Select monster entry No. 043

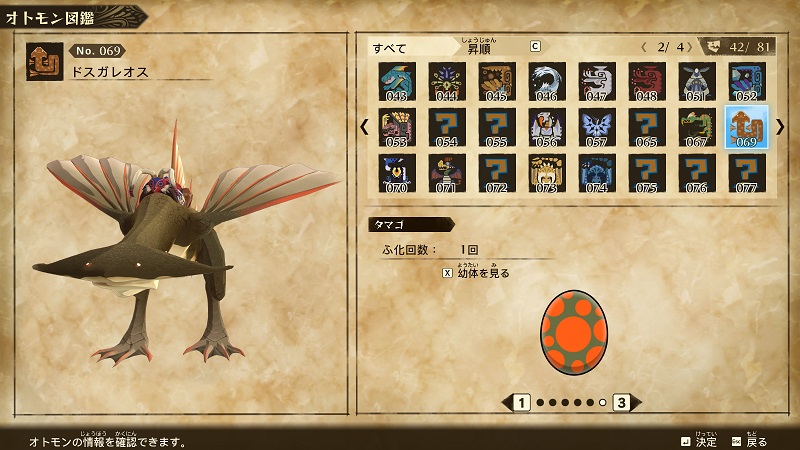[x=397, y=82]
